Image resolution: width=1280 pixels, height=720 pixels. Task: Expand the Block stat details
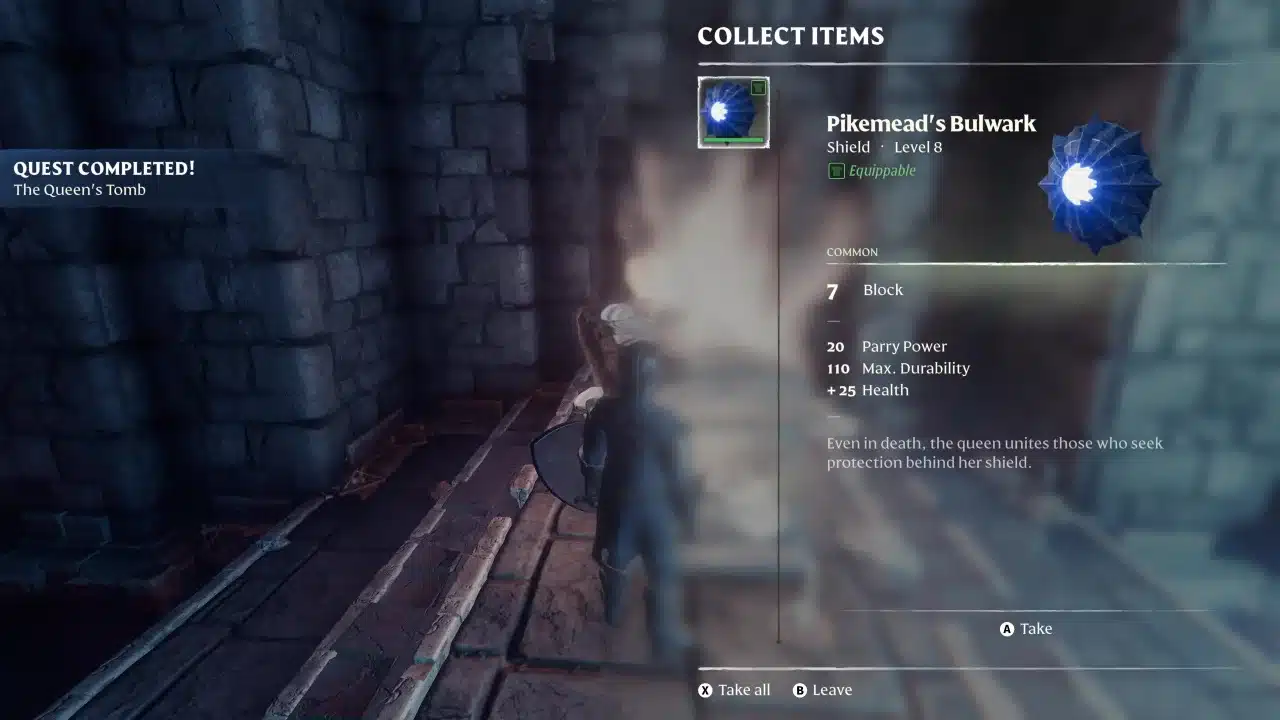882,290
